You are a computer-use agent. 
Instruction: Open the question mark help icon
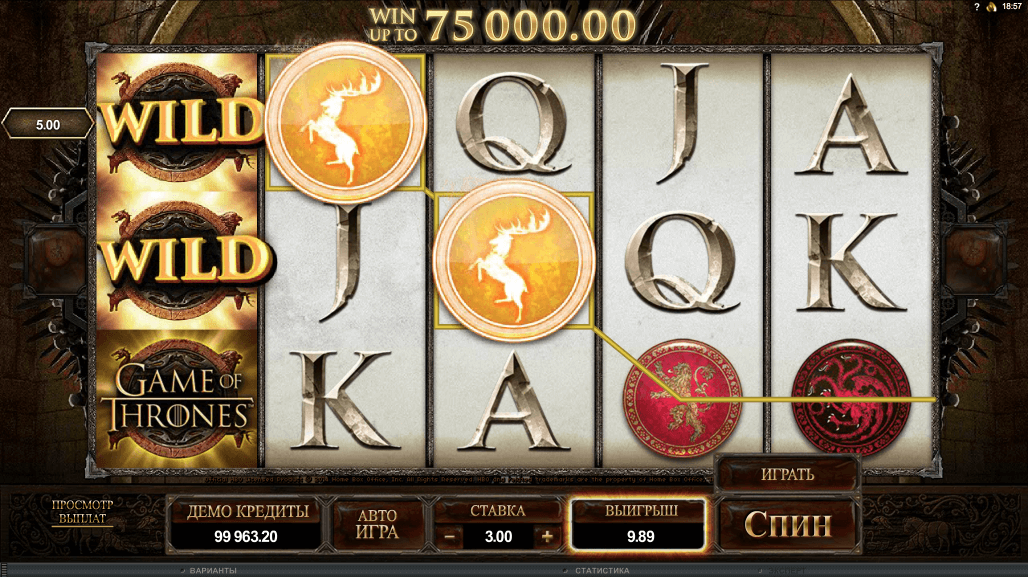[x=976, y=7]
